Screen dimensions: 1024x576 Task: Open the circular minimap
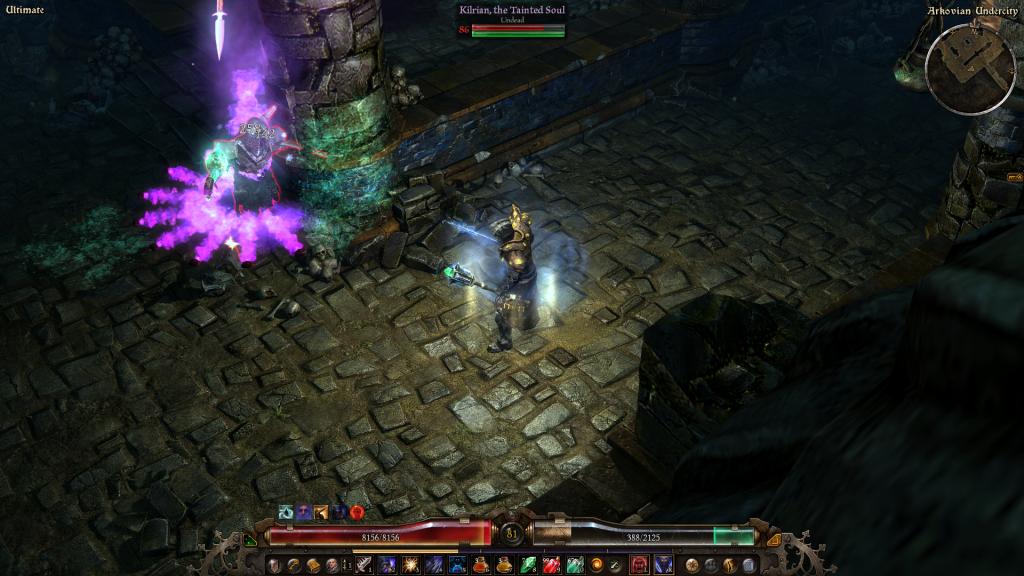[970, 68]
